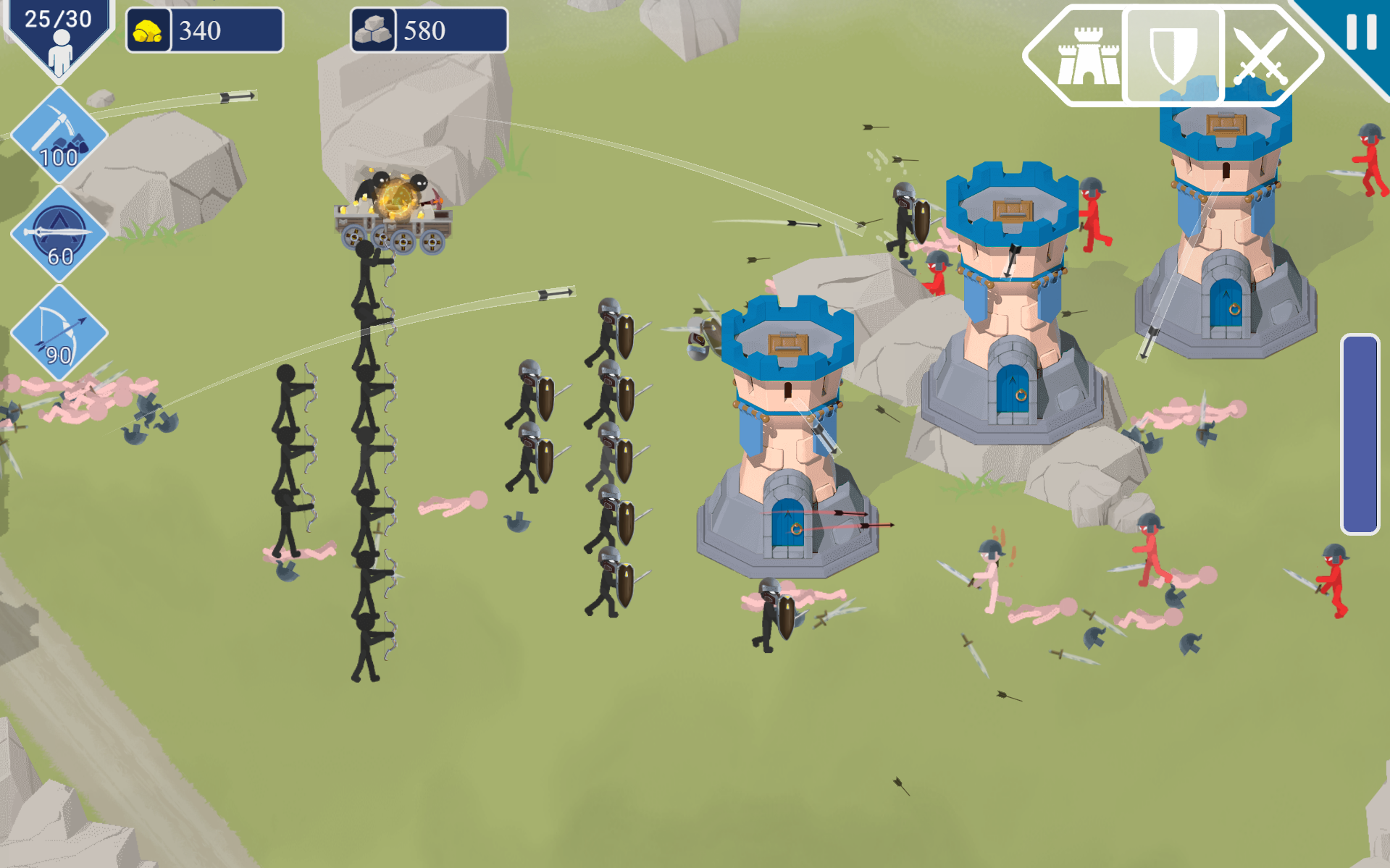Recruit a miner for 100 gold
The height and width of the screenshot is (868, 1390).
(59, 135)
